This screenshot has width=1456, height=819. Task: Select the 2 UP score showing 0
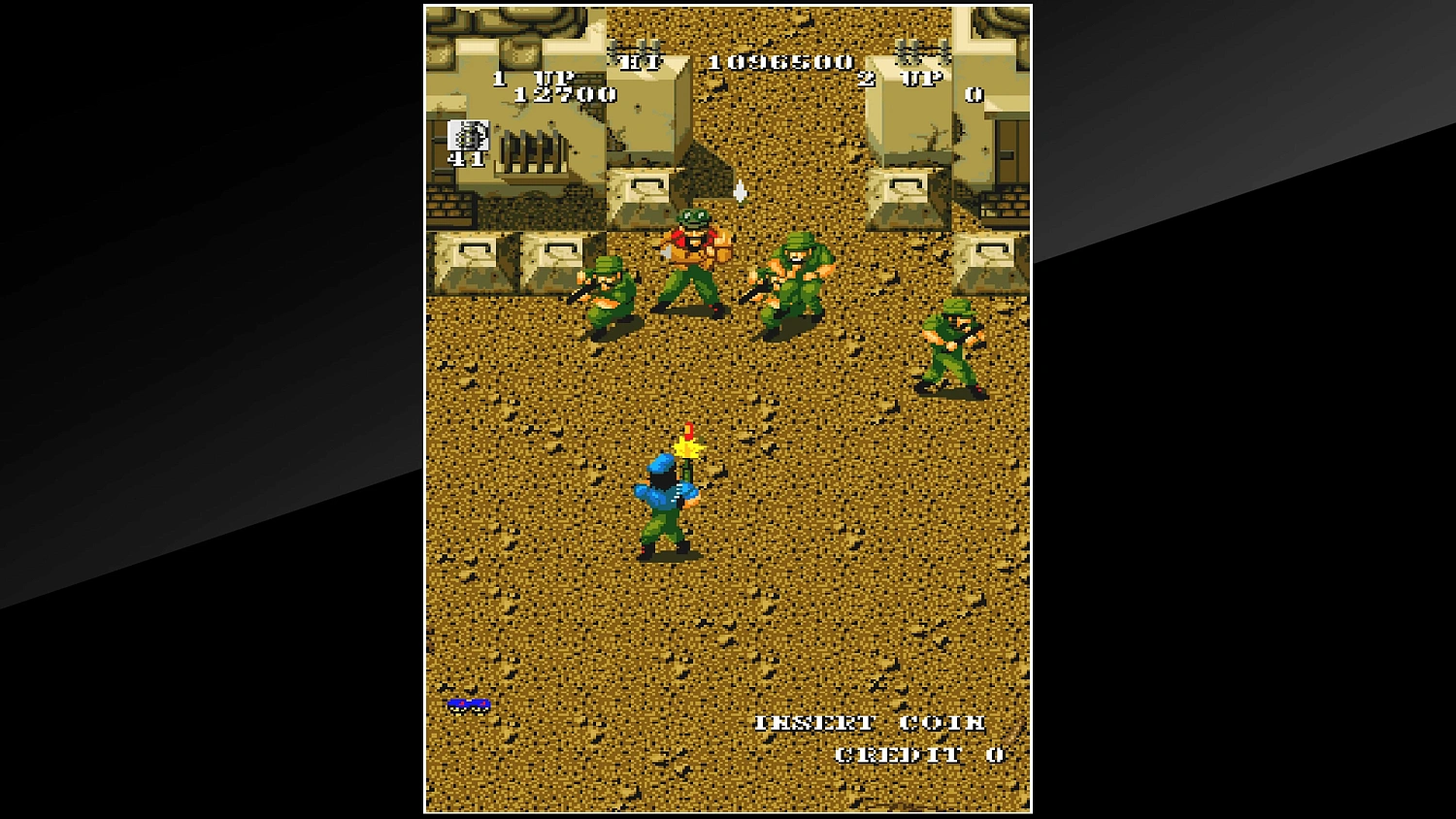tap(974, 97)
